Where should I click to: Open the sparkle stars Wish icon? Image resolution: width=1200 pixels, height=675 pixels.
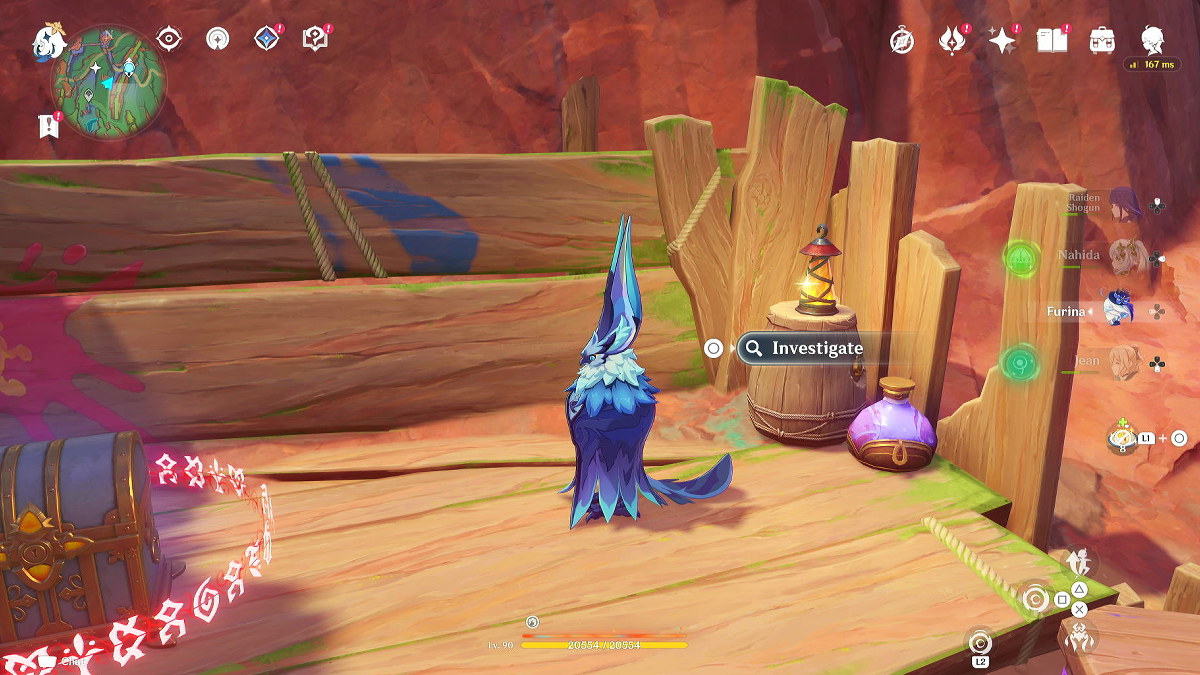[x=1000, y=40]
